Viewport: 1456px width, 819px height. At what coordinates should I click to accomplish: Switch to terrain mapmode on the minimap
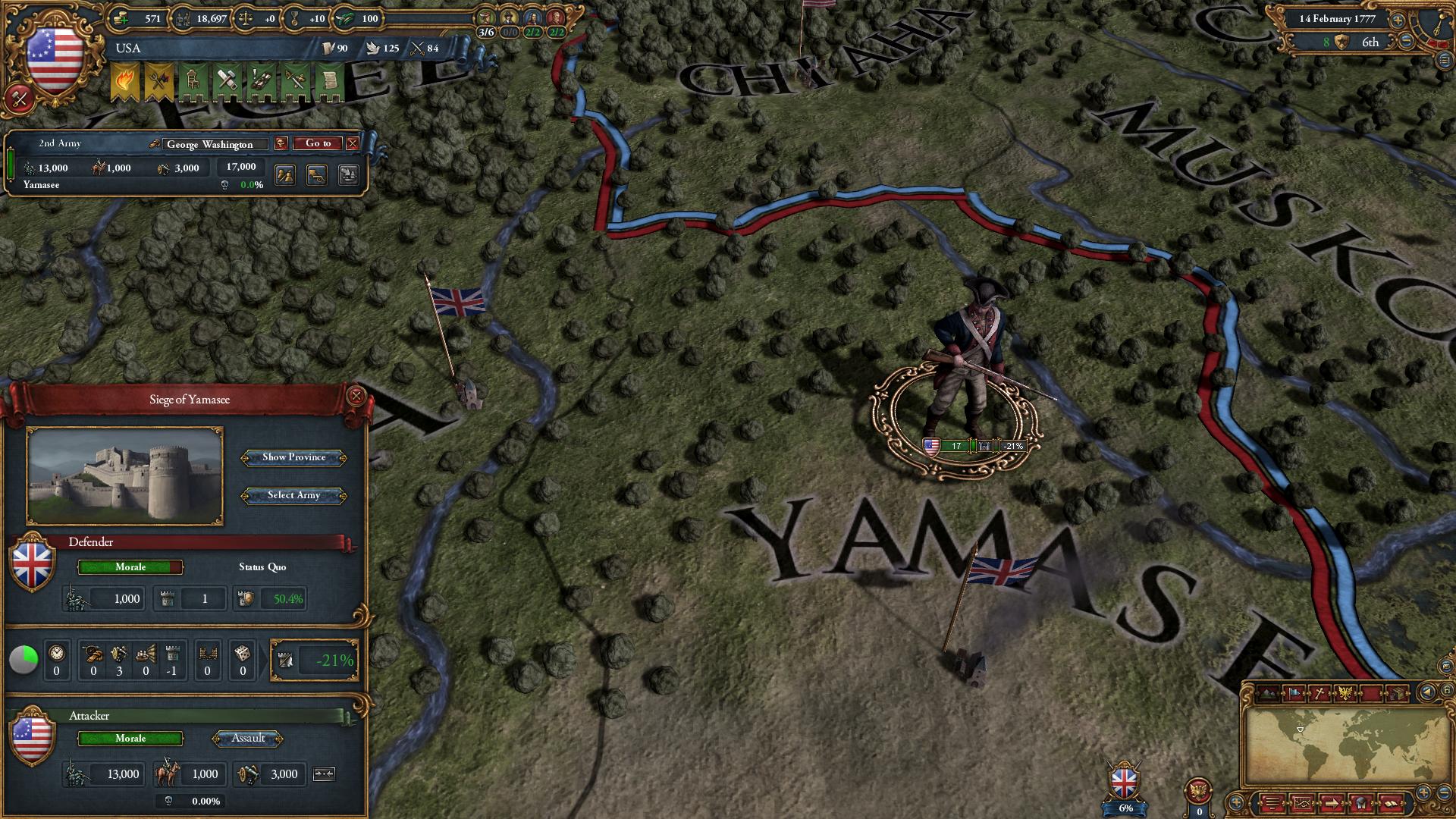pyautogui.click(x=1266, y=694)
